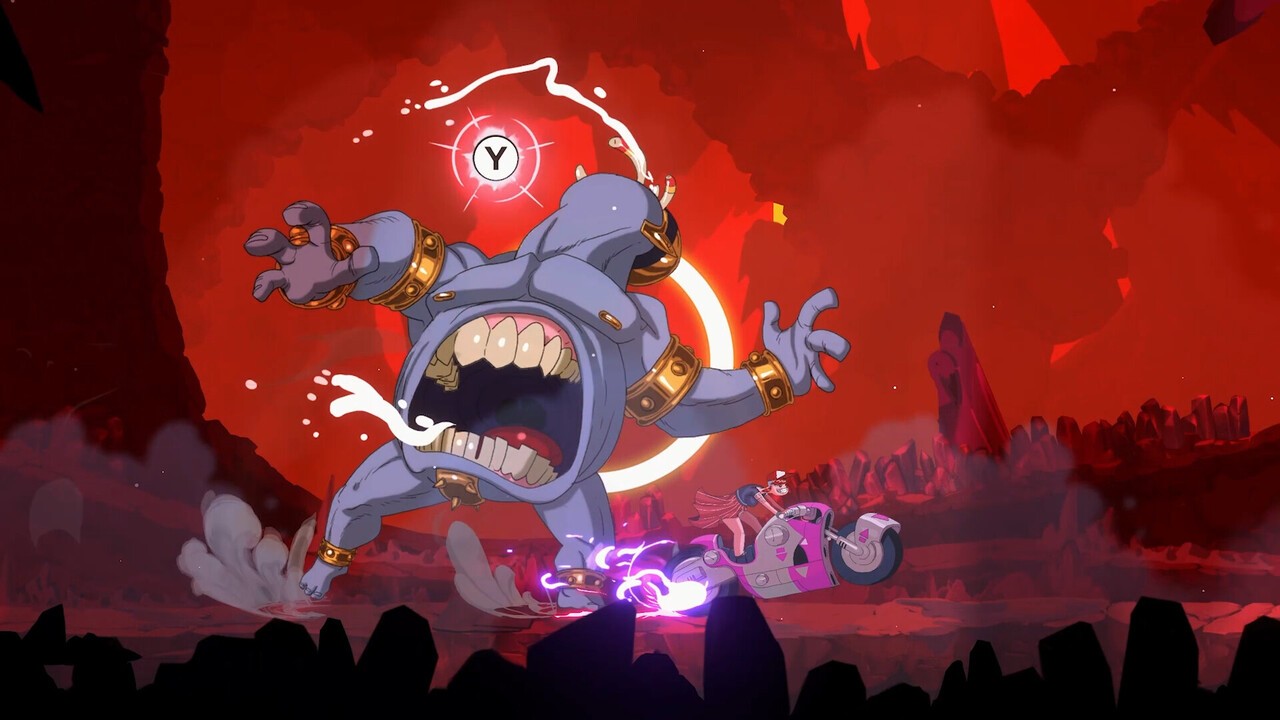The height and width of the screenshot is (720, 1280).
Task: Select the rider's red-and-white cap
Action: click(778, 477)
